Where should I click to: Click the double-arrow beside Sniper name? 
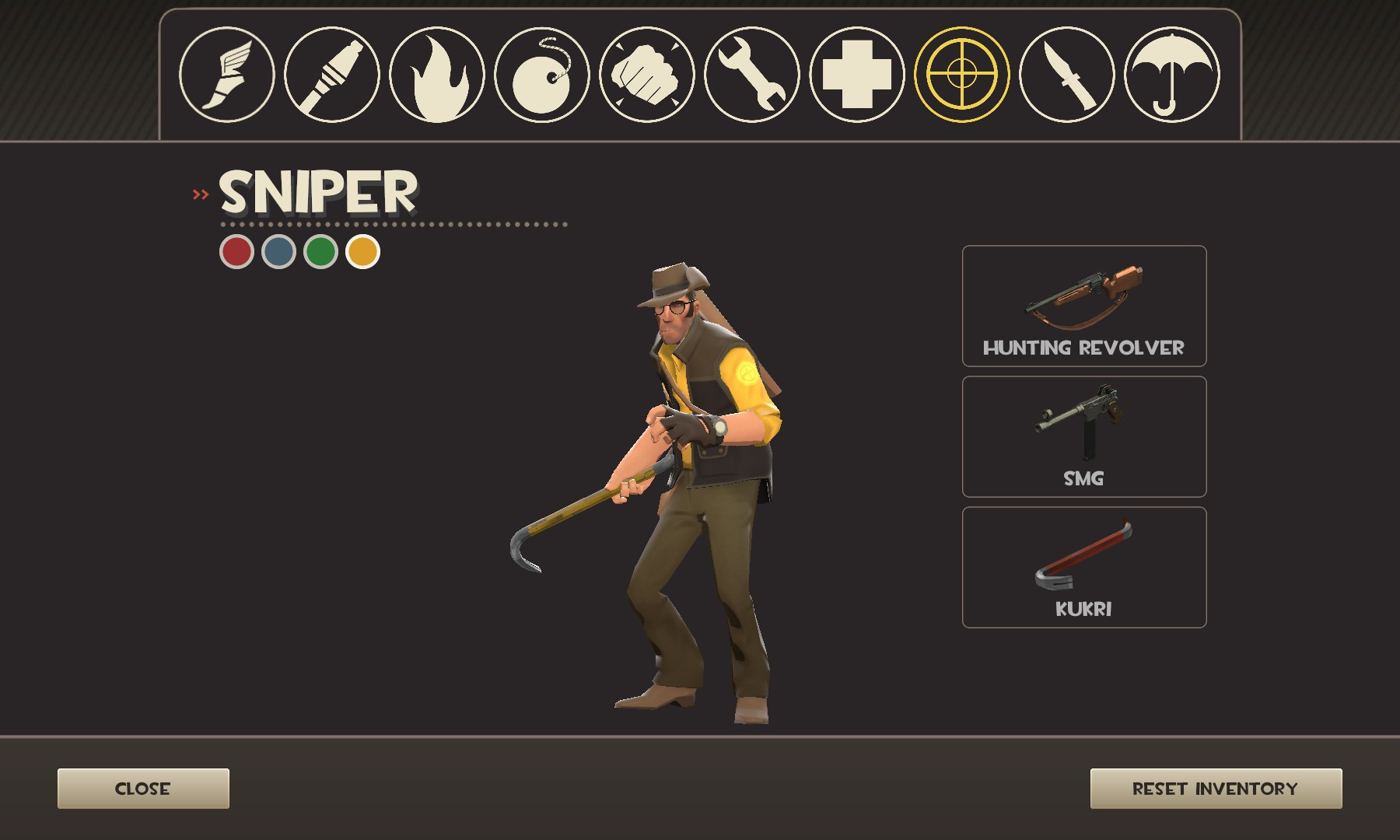201,194
